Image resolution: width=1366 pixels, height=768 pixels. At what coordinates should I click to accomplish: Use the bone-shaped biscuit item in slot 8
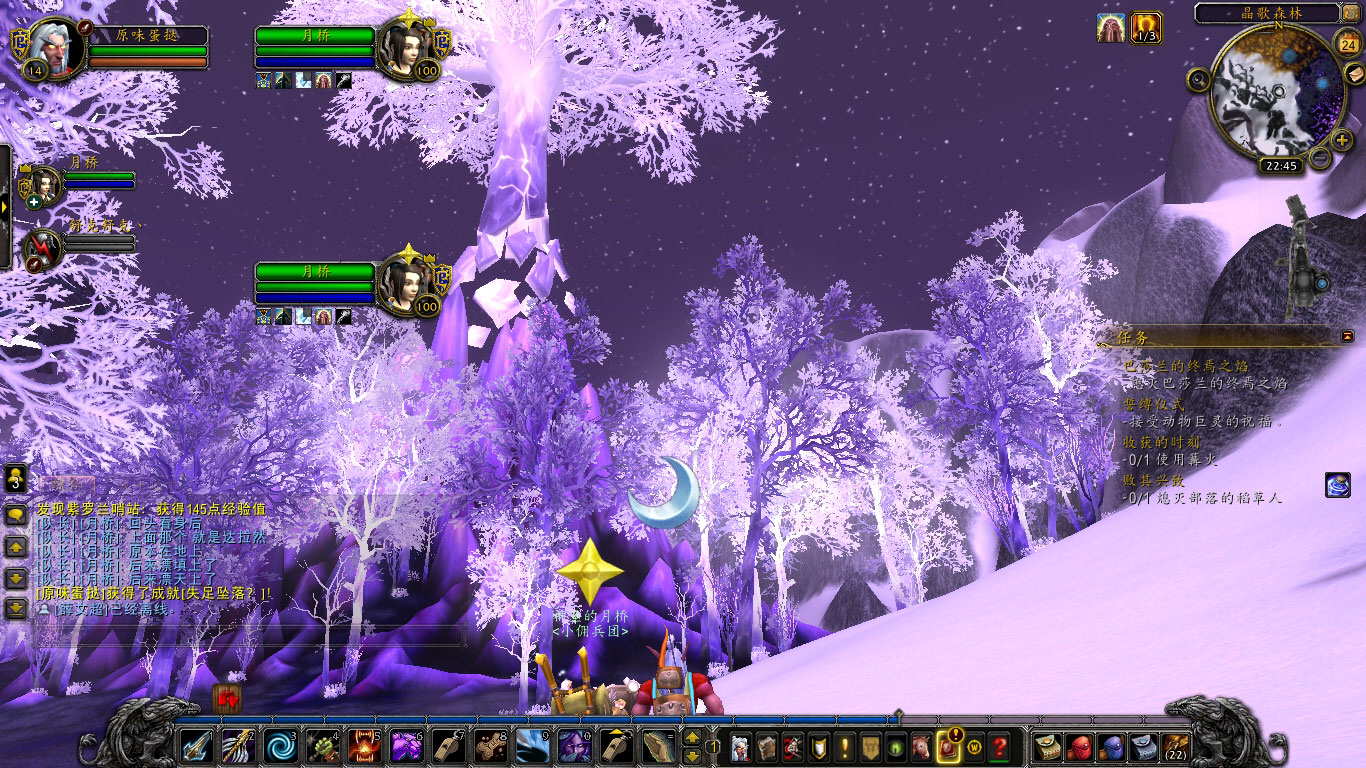point(490,746)
